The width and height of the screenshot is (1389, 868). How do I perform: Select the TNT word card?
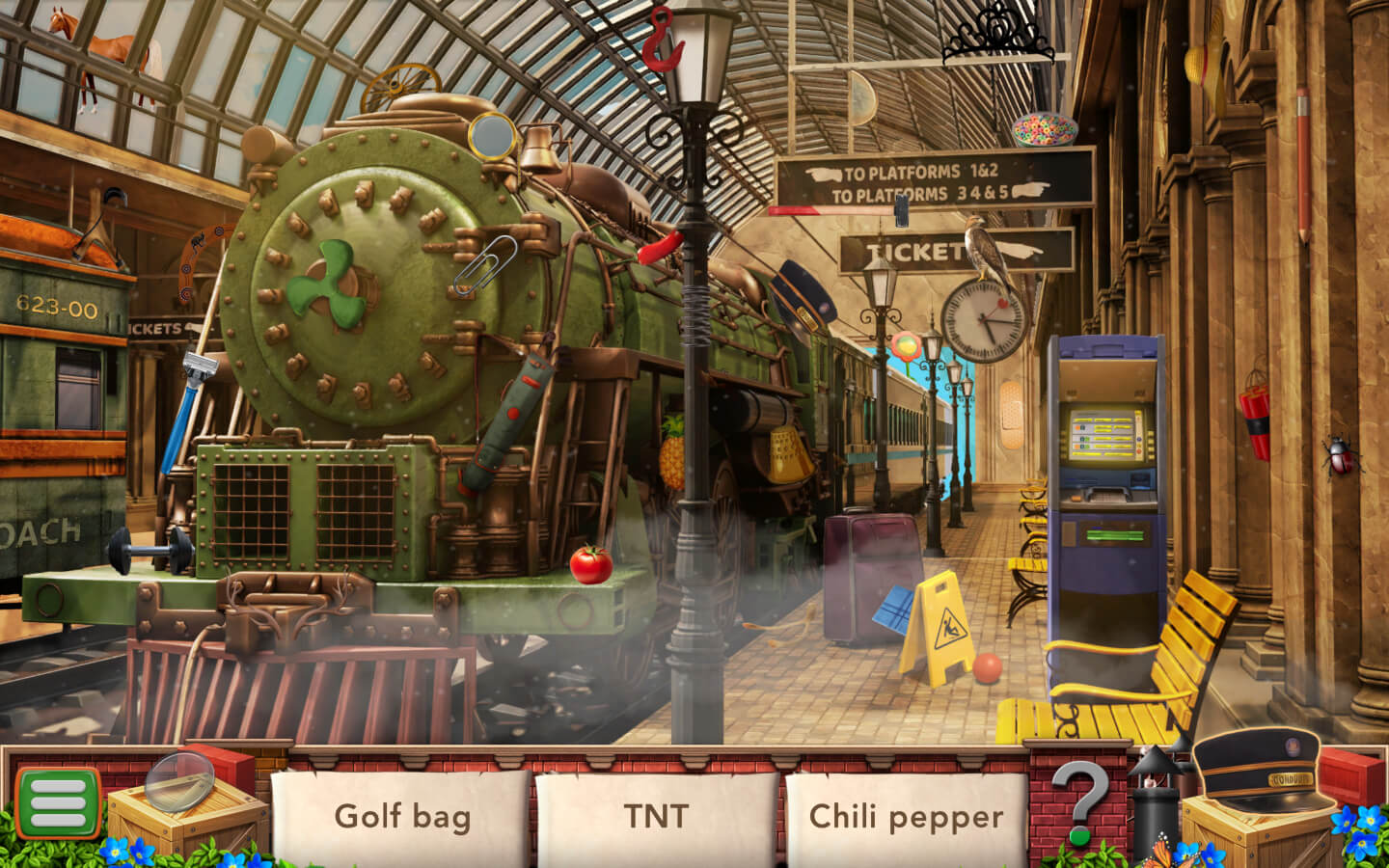coord(656,816)
